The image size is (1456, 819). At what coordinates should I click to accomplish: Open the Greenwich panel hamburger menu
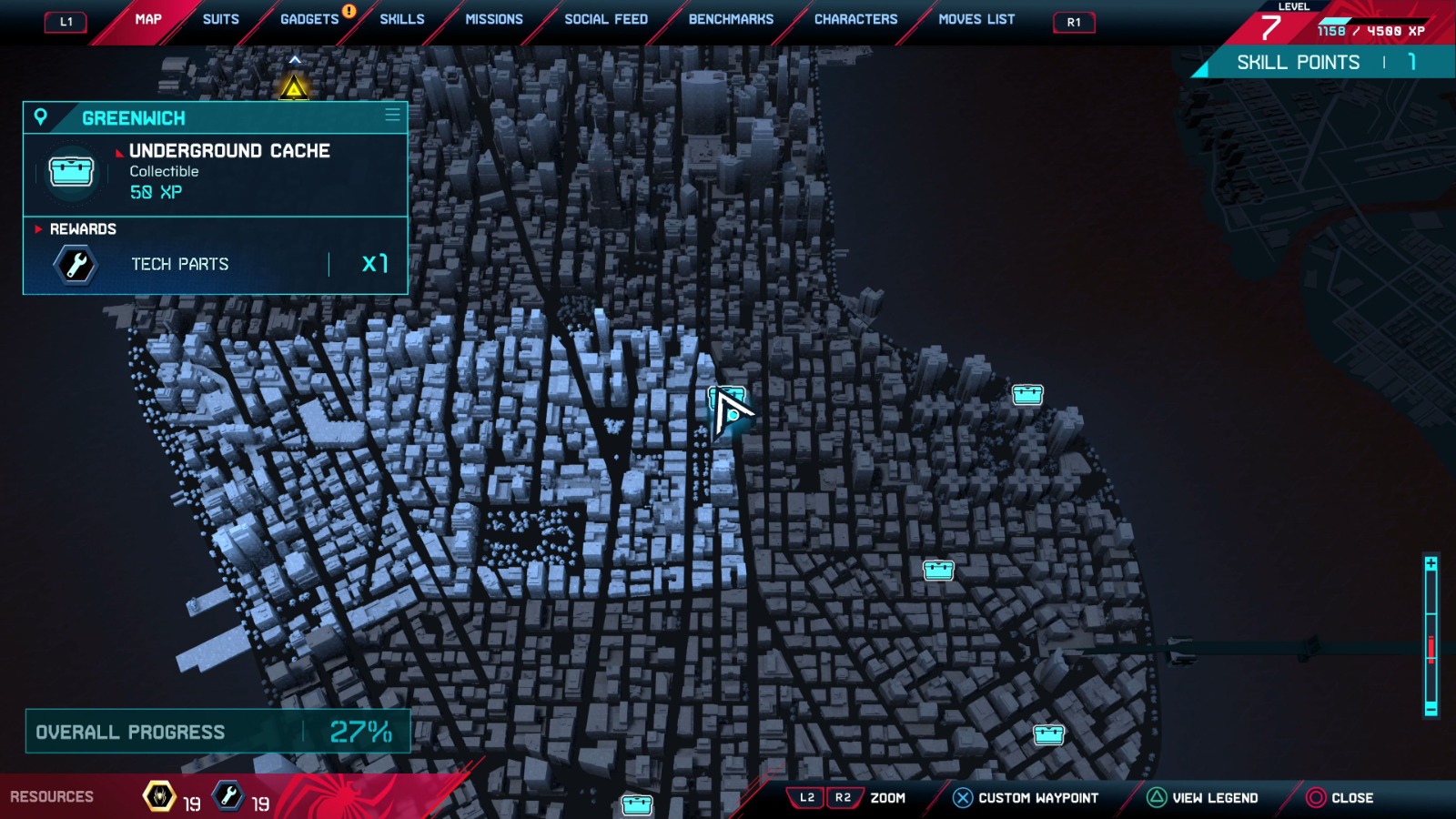(x=392, y=116)
